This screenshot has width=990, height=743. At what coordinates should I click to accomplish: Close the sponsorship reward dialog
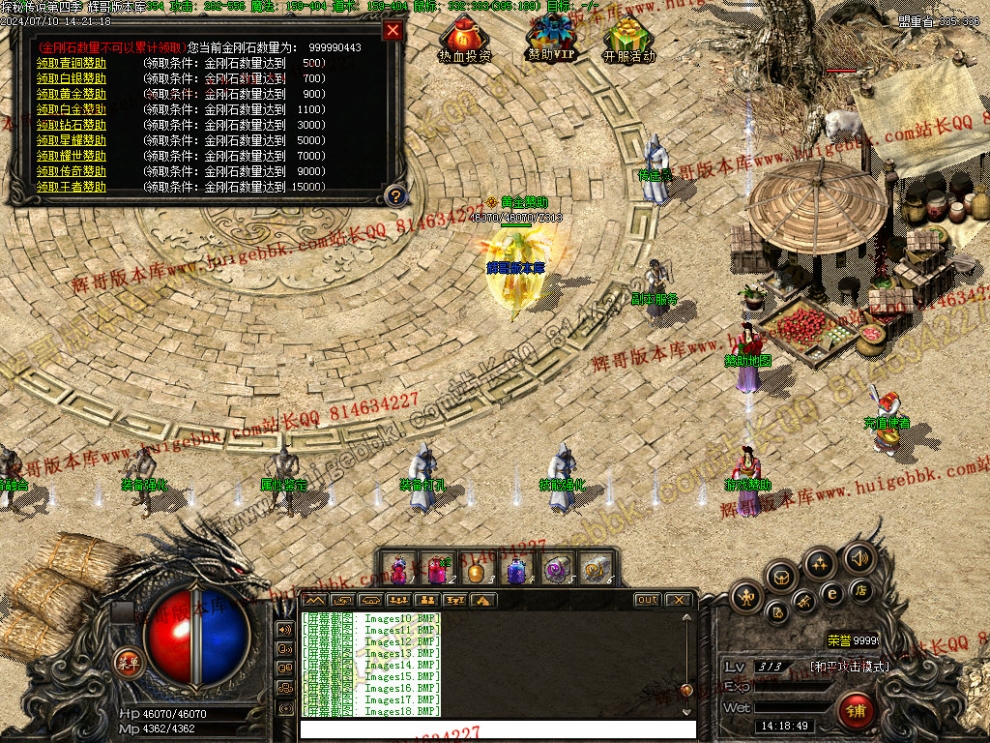[x=393, y=30]
